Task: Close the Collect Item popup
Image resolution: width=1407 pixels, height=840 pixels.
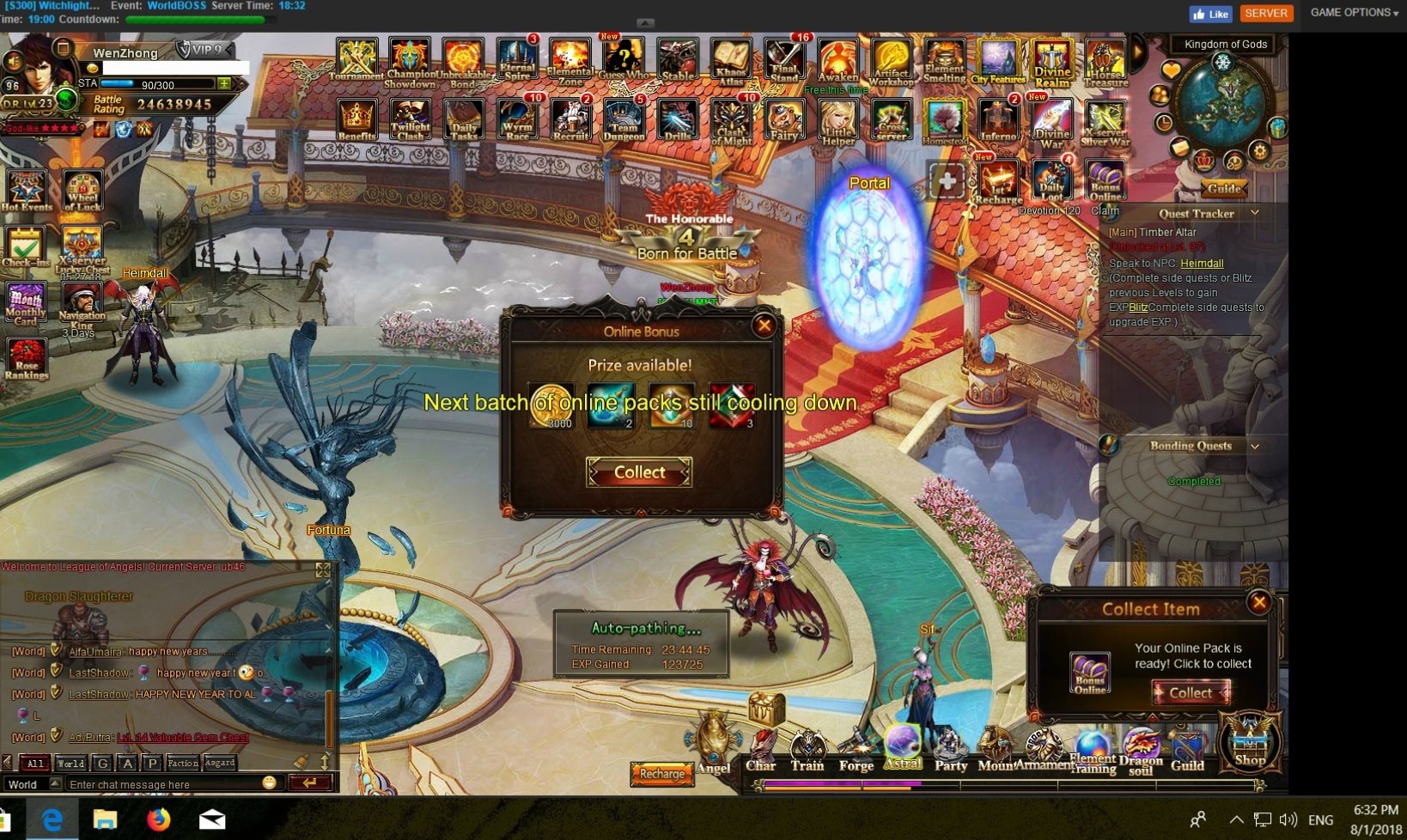Action: [x=1259, y=602]
